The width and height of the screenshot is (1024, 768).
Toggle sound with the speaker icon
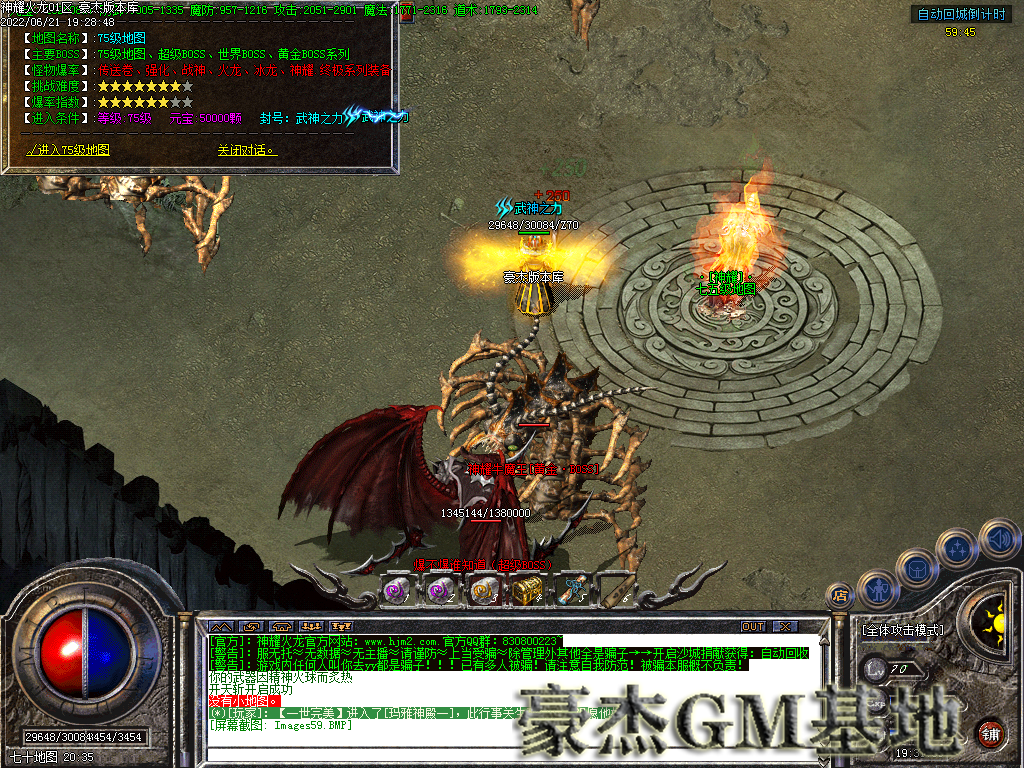(x=999, y=538)
